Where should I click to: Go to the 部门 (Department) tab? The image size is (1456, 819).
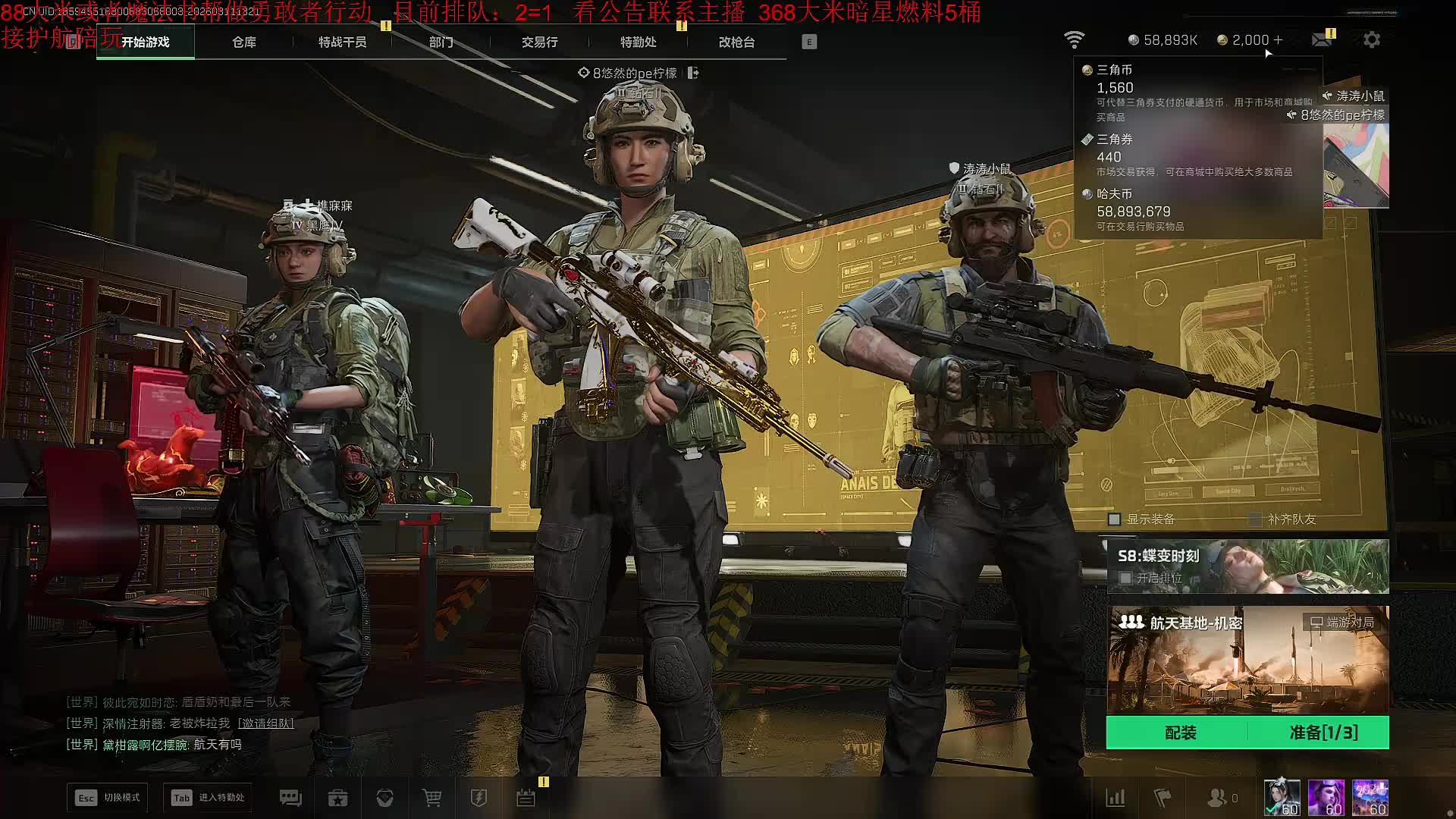(441, 42)
